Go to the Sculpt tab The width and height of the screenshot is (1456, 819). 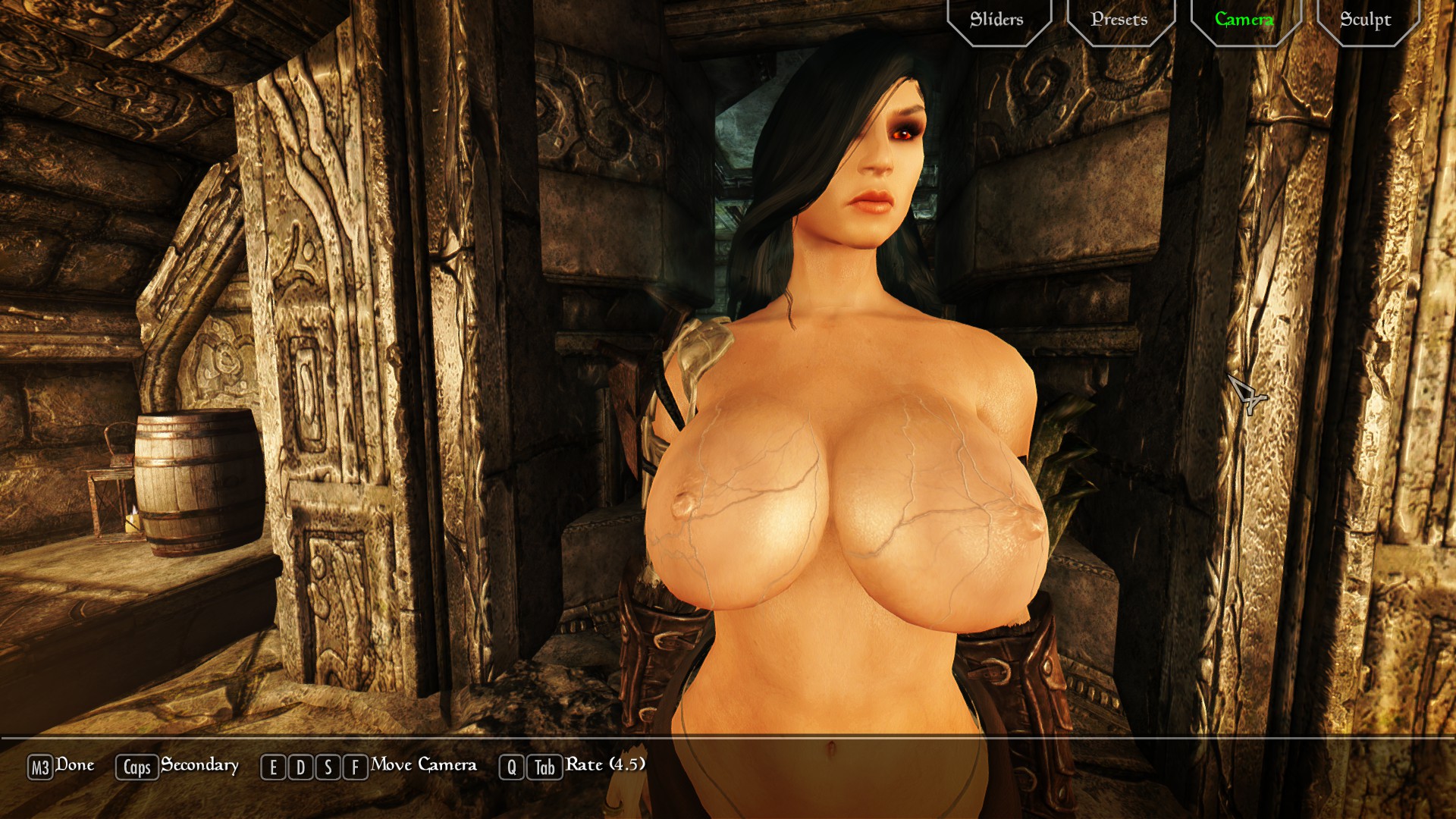1365,20
